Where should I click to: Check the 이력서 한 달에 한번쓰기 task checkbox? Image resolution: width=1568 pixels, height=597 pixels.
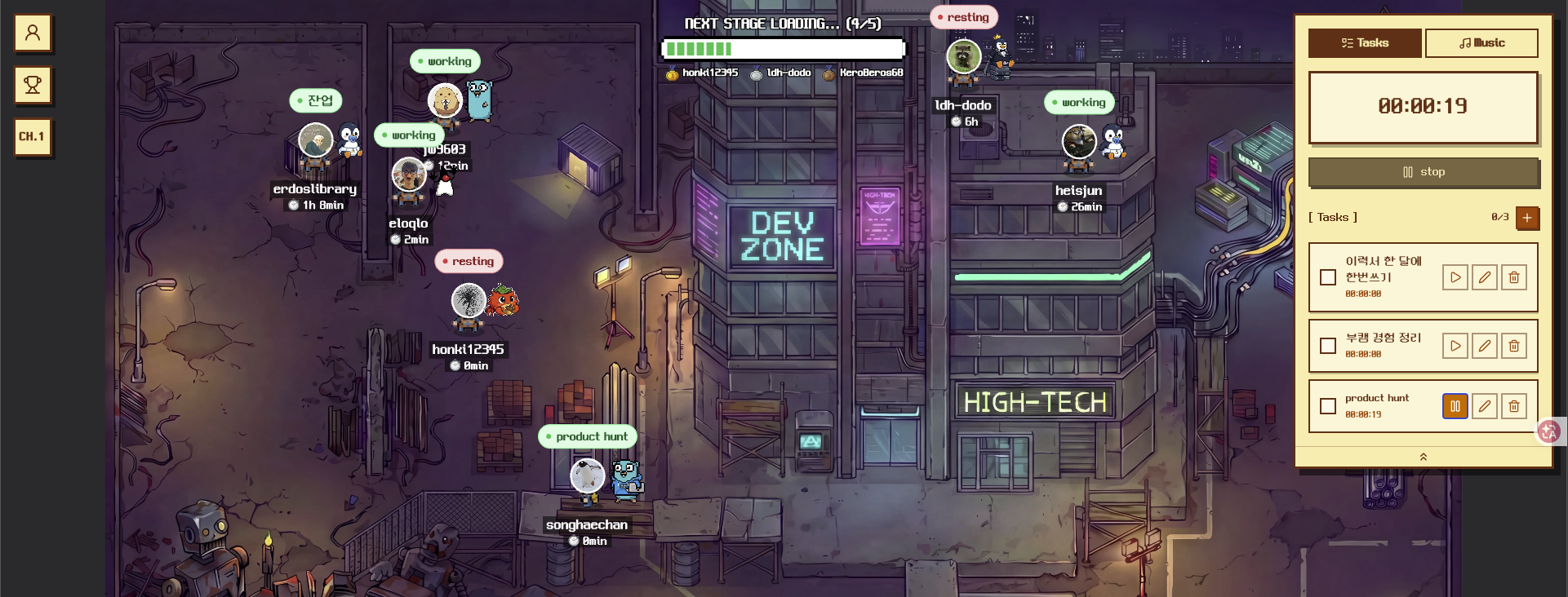(1328, 277)
